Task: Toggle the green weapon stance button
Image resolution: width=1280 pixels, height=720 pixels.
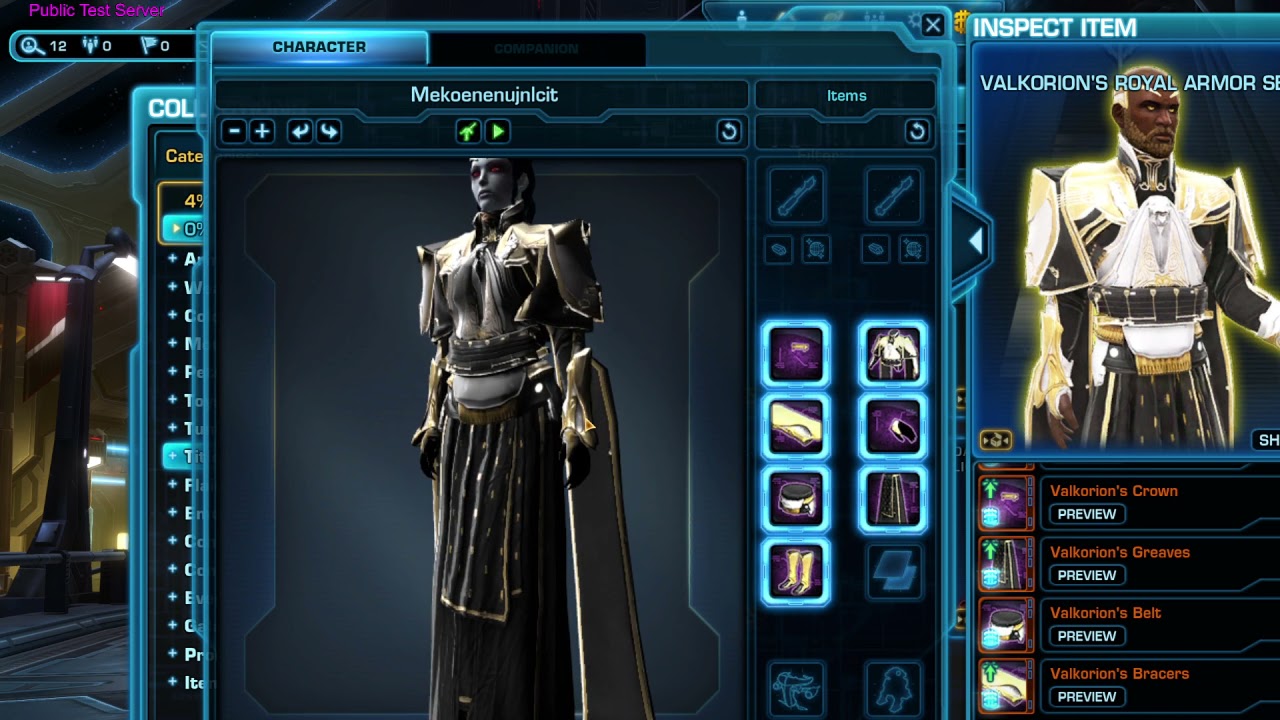Action: click(468, 131)
